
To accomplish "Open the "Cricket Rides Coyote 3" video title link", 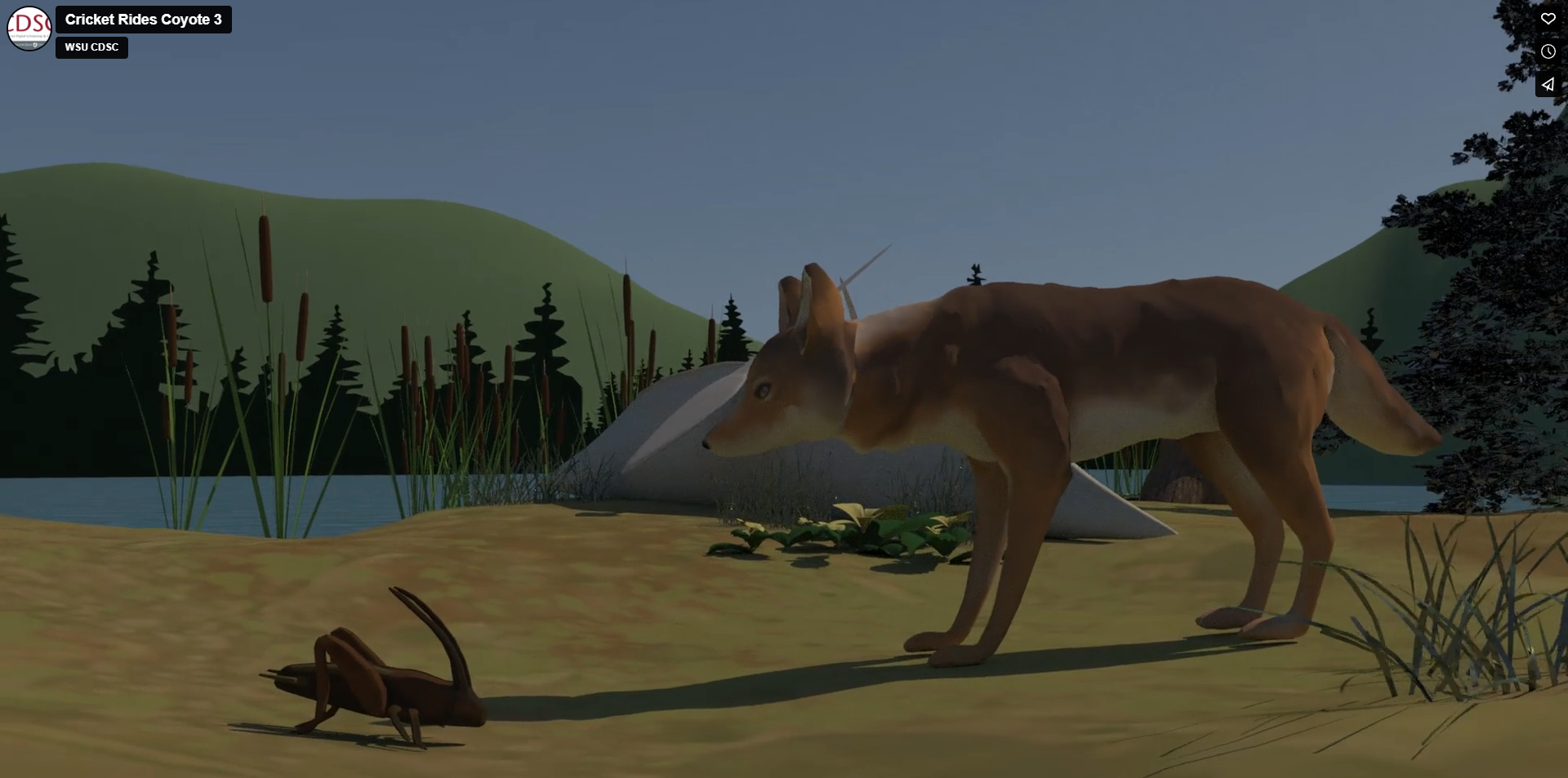I will (x=143, y=20).
